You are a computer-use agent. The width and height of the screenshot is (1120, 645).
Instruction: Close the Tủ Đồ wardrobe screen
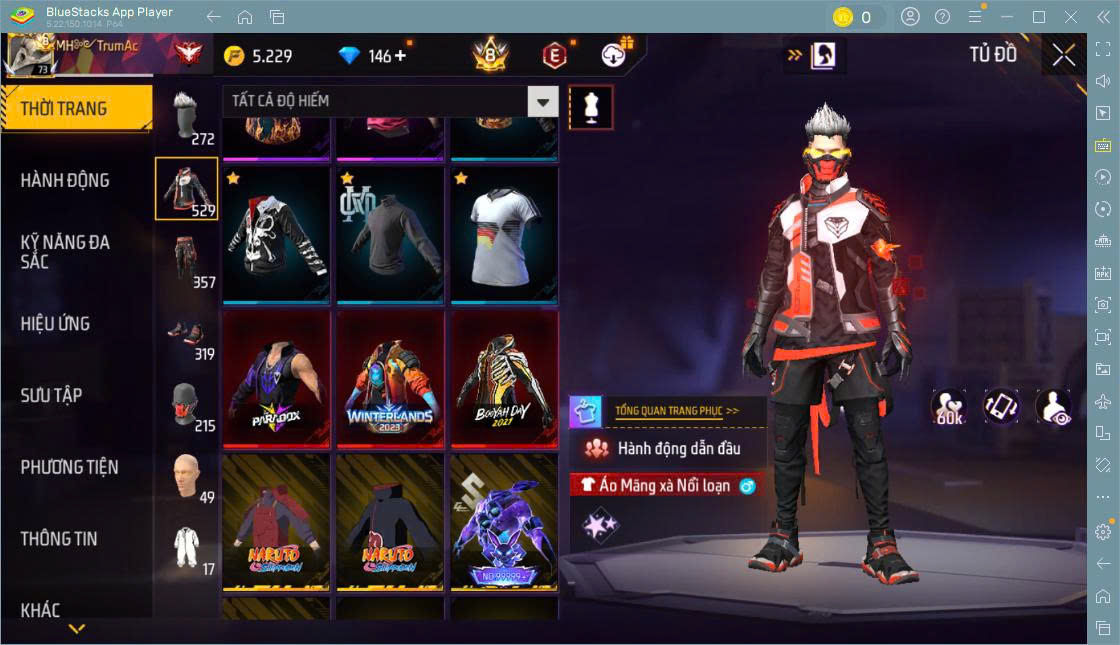(x=1064, y=55)
